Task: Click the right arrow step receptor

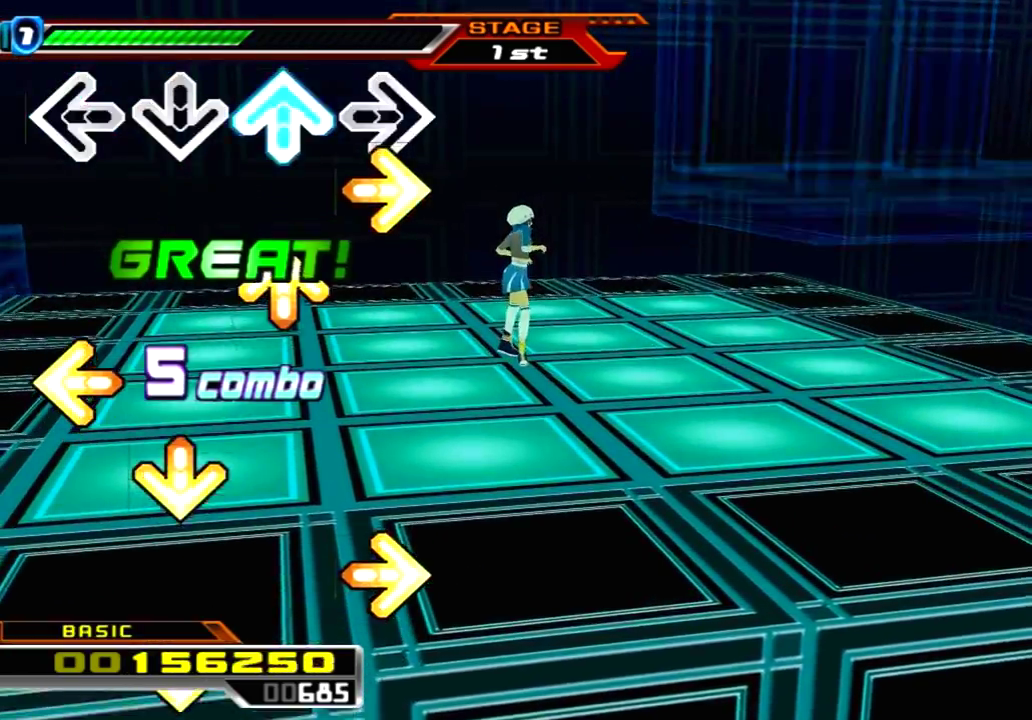Action: pos(386,116)
